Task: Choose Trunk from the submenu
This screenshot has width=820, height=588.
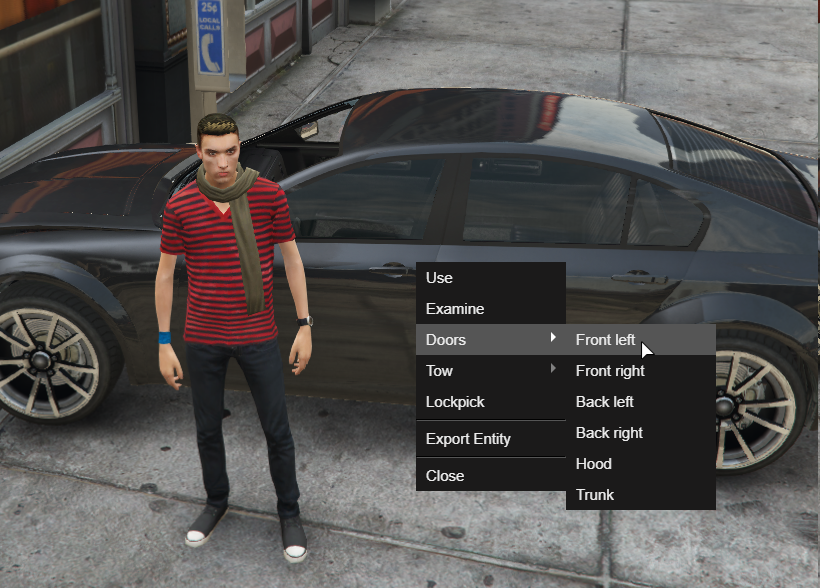Action: point(595,495)
